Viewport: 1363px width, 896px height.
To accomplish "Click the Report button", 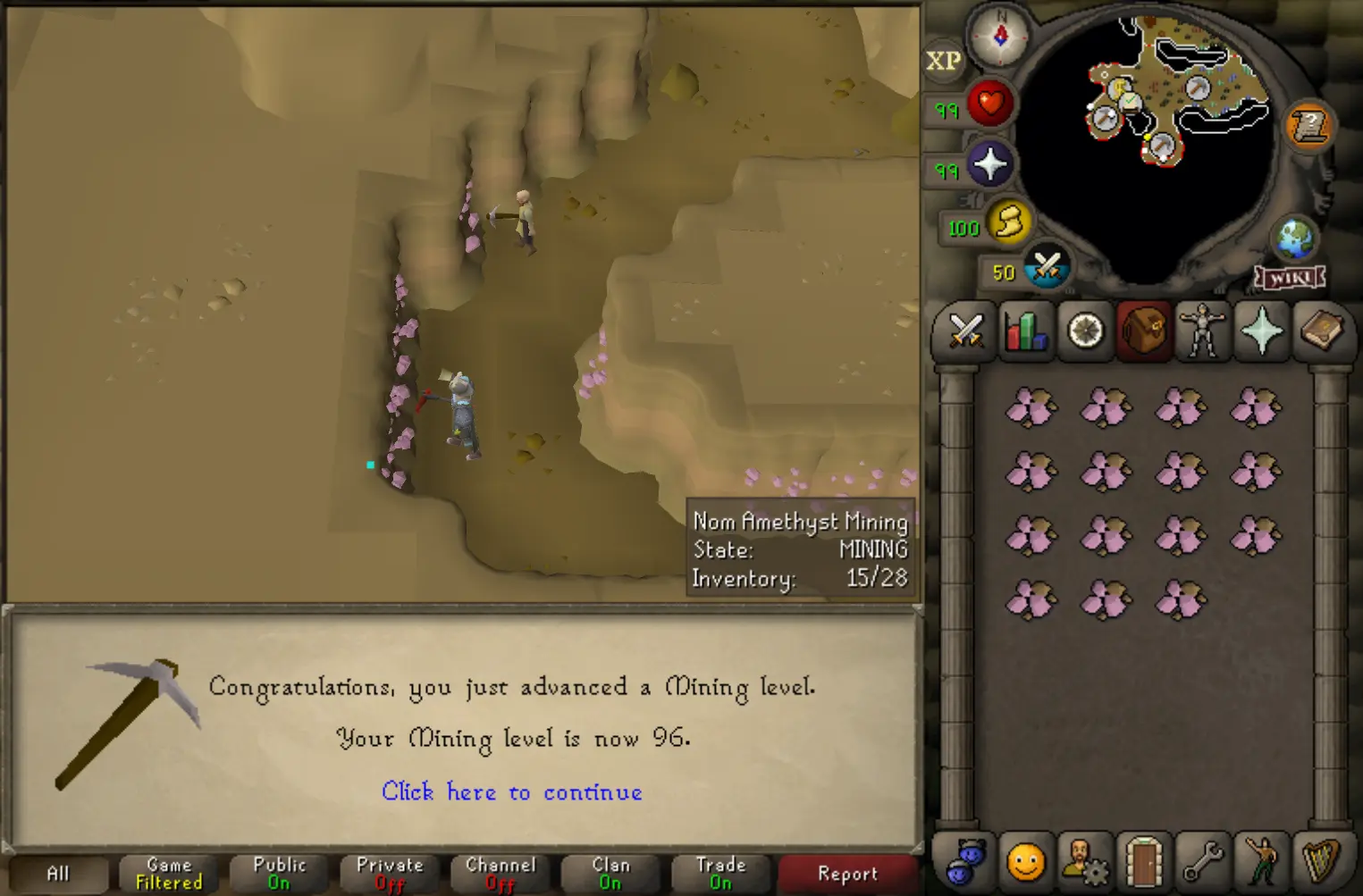I will point(846,873).
